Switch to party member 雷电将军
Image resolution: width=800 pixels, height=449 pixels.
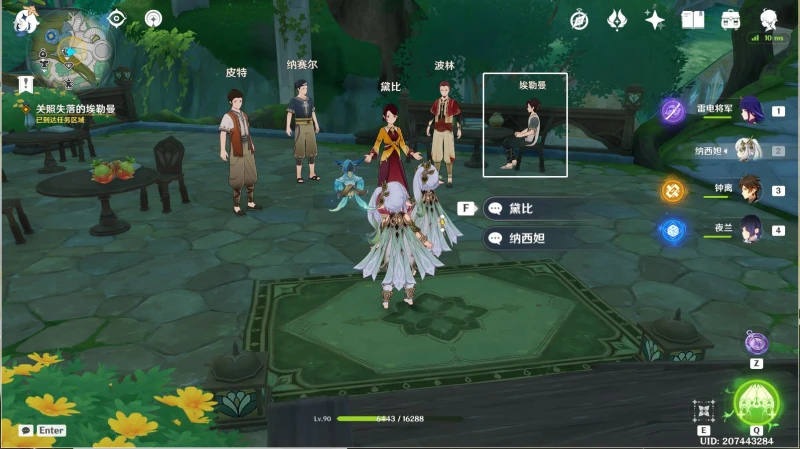coord(750,110)
